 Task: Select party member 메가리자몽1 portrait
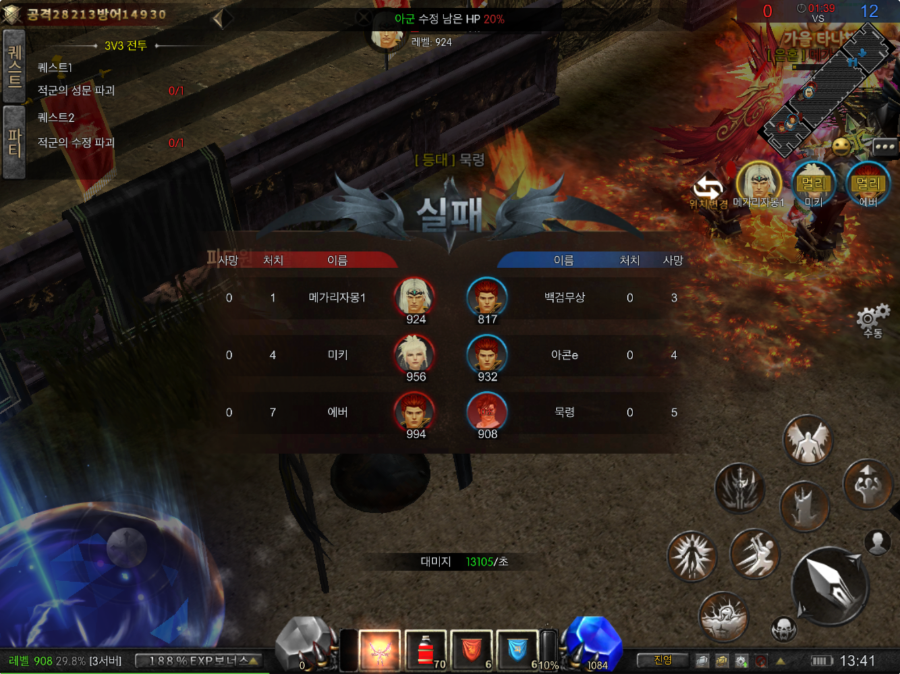(759, 183)
